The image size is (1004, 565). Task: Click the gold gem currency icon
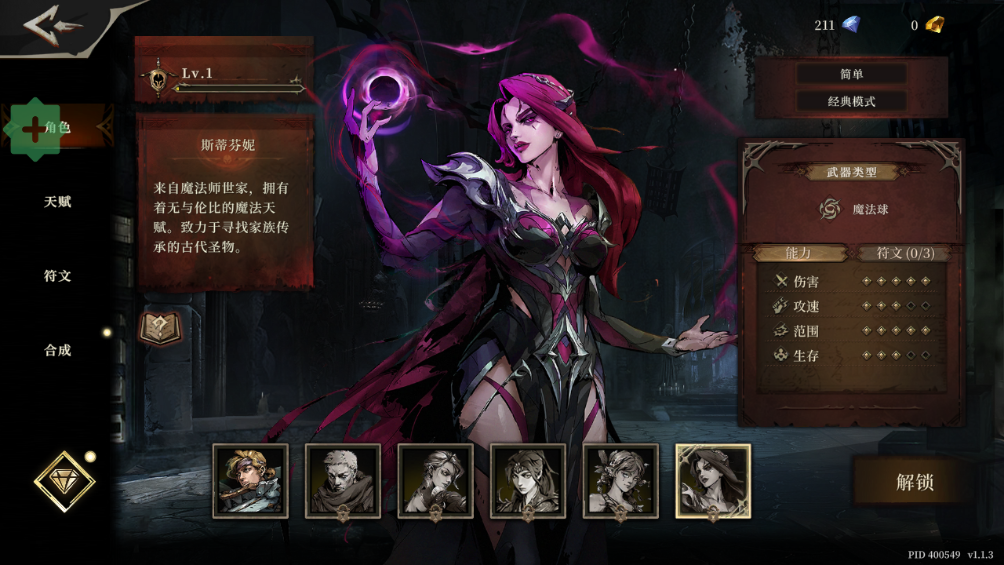[x=934, y=25]
